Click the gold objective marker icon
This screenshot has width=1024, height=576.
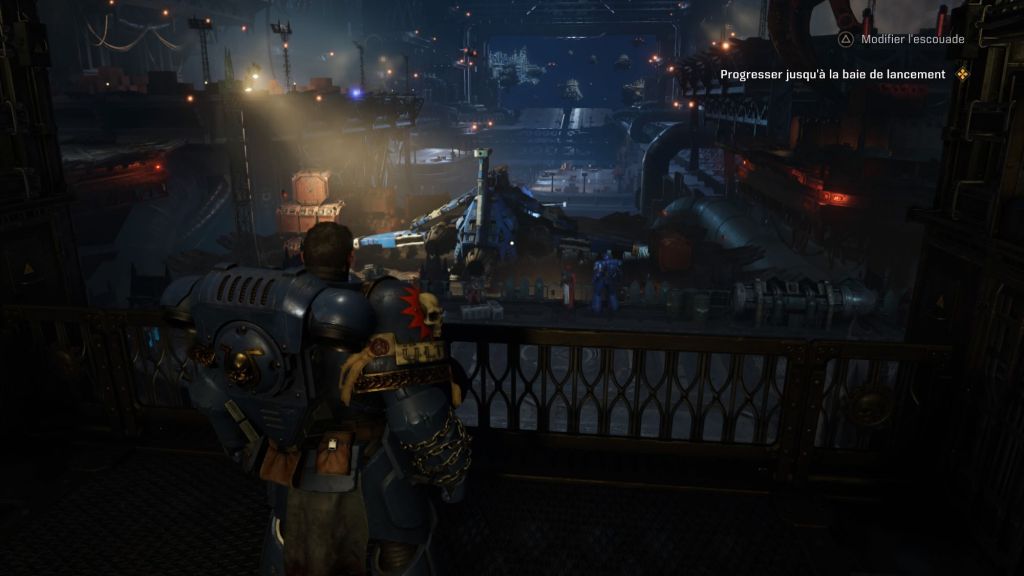pyautogui.click(x=962, y=74)
